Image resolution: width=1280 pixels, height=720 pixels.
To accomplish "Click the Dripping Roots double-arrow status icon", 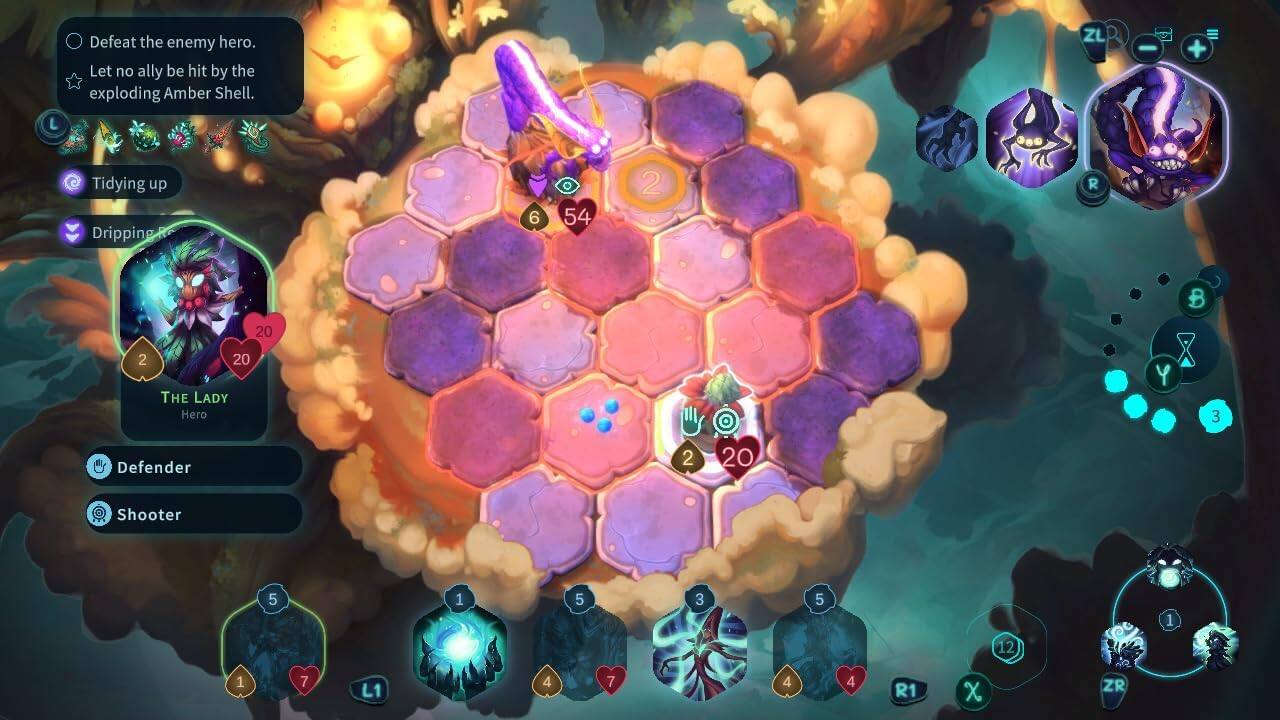I will click(x=71, y=233).
